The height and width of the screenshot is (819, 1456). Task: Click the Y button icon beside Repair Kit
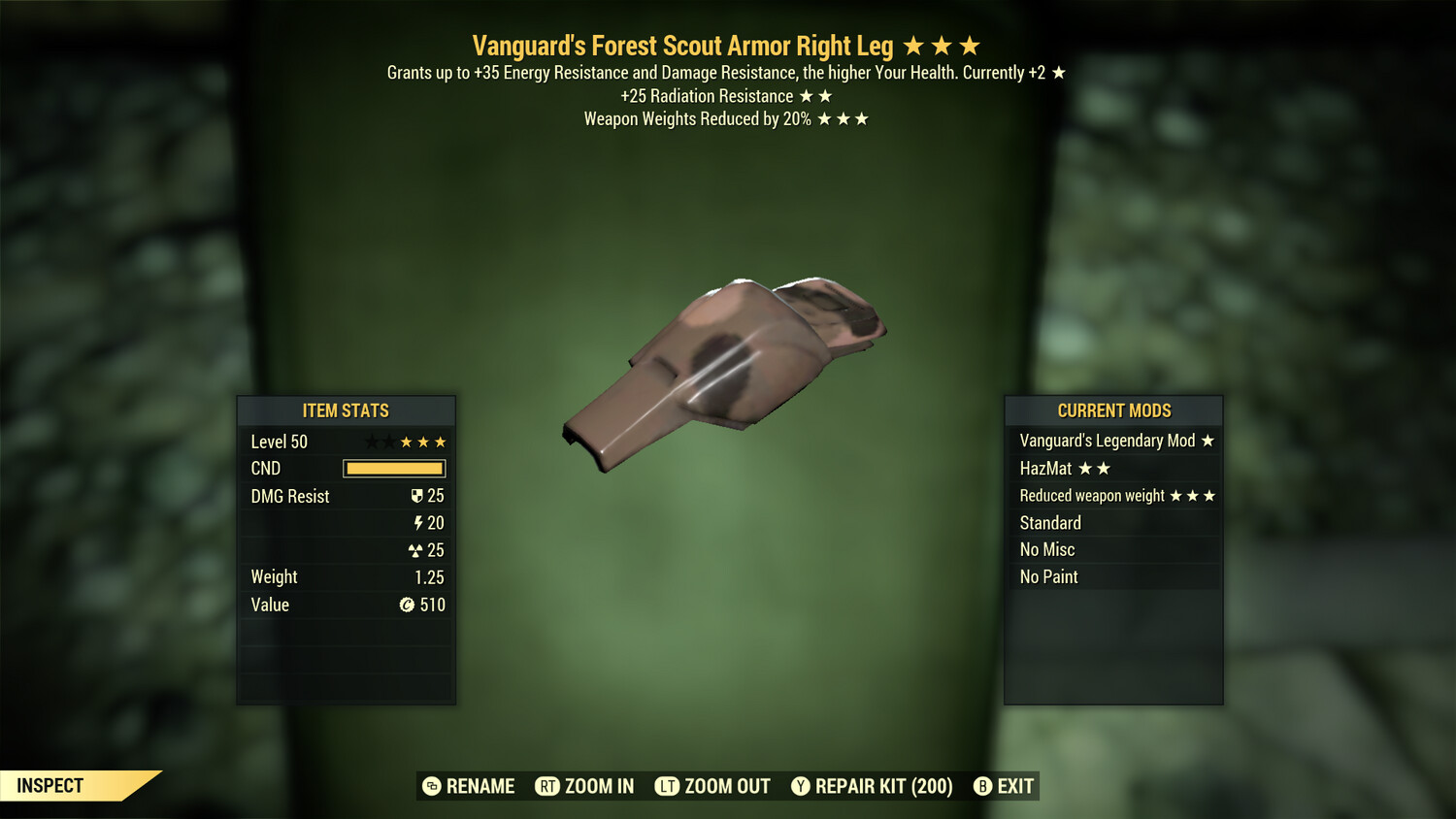click(800, 786)
